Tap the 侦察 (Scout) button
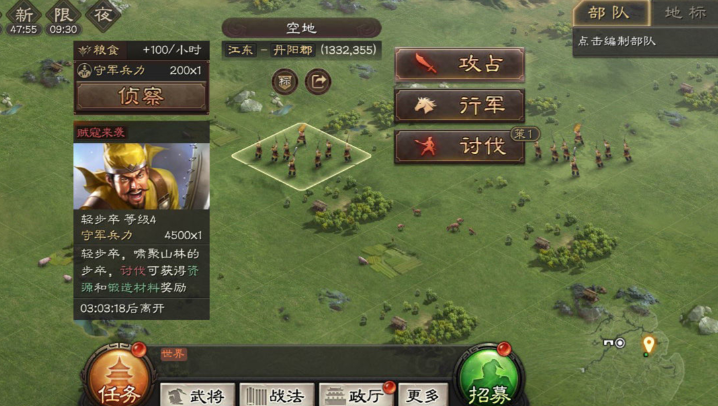Viewport: 718px width, 406px height. point(141,96)
